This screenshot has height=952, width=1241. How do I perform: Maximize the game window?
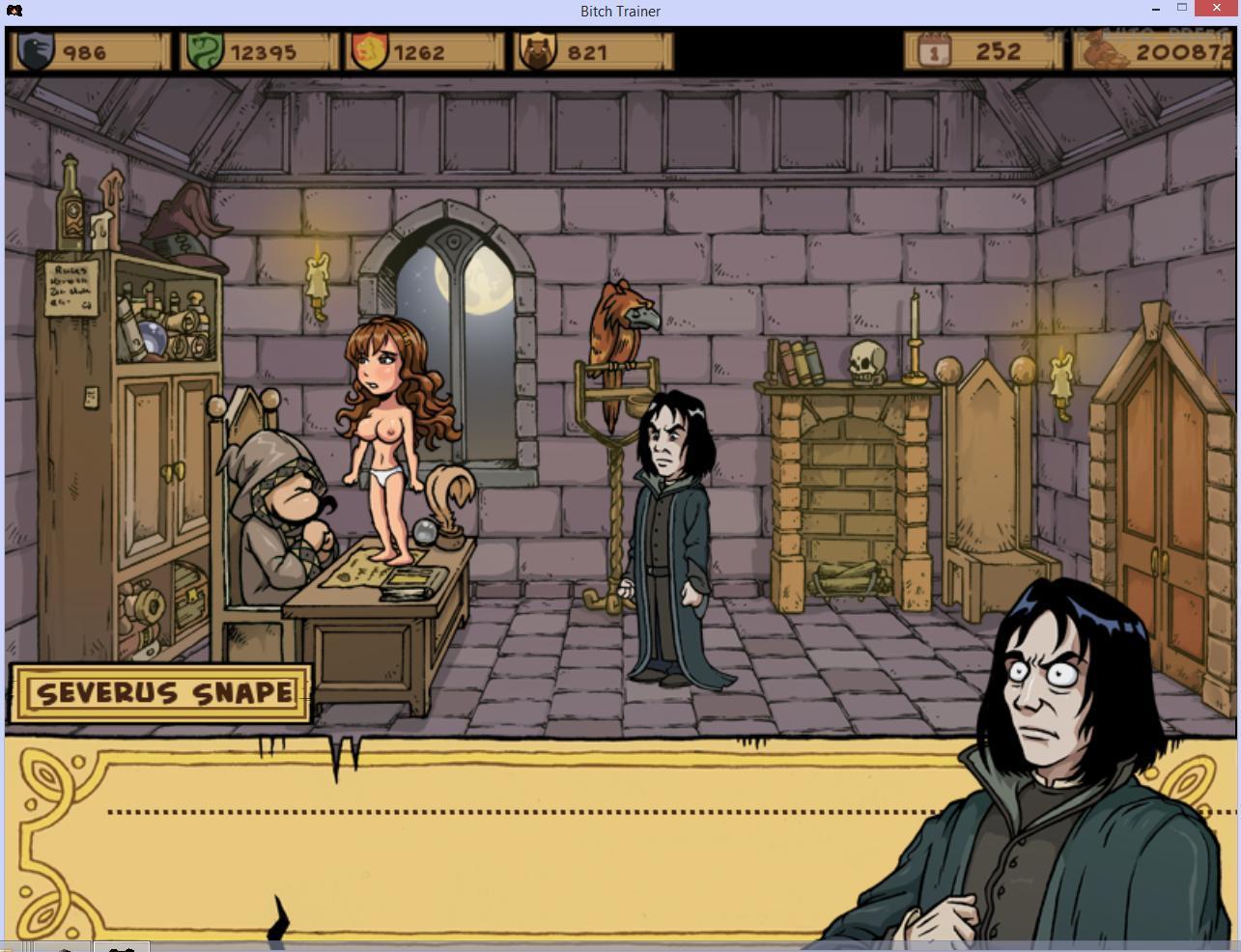click(1181, 9)
